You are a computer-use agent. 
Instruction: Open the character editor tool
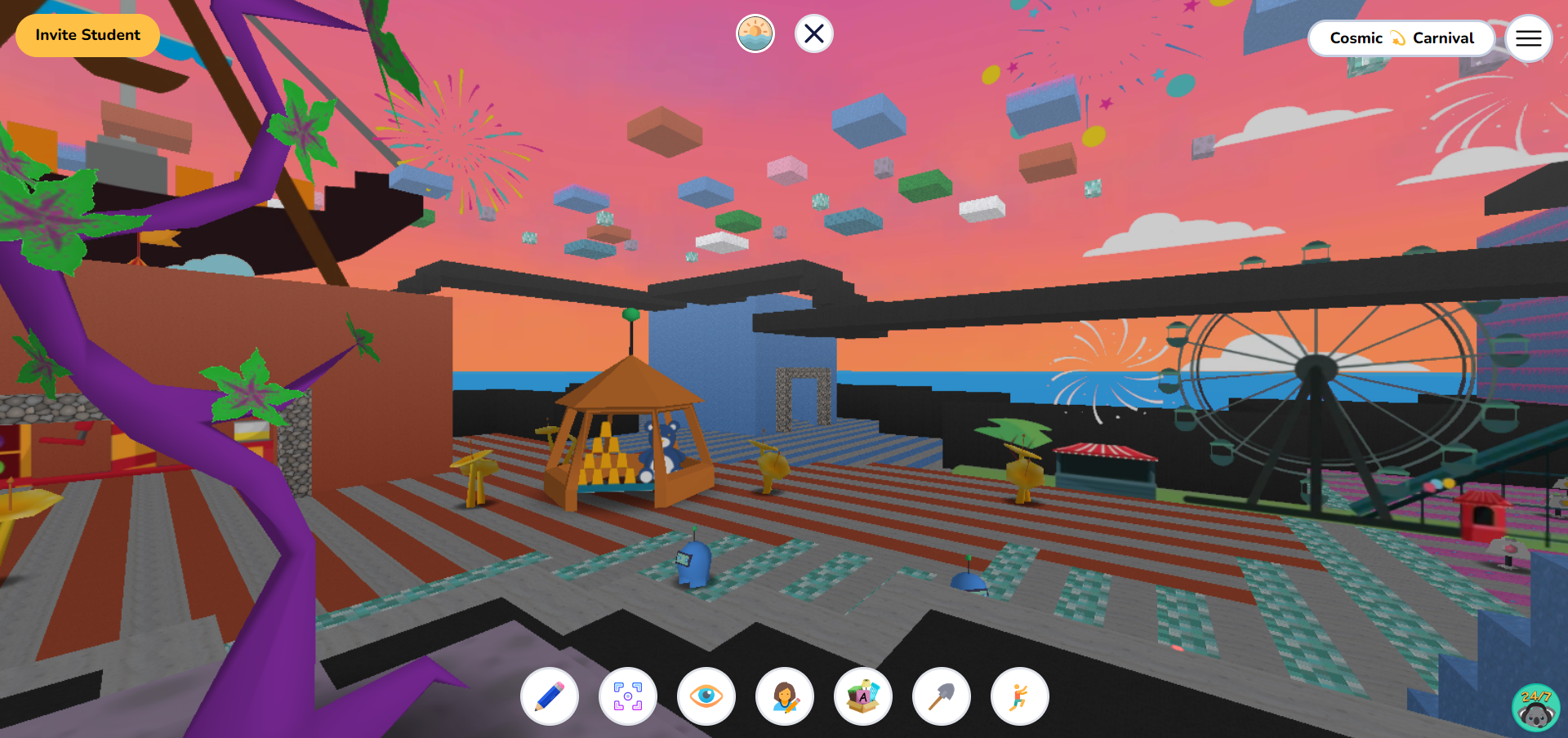click(784, 696)
